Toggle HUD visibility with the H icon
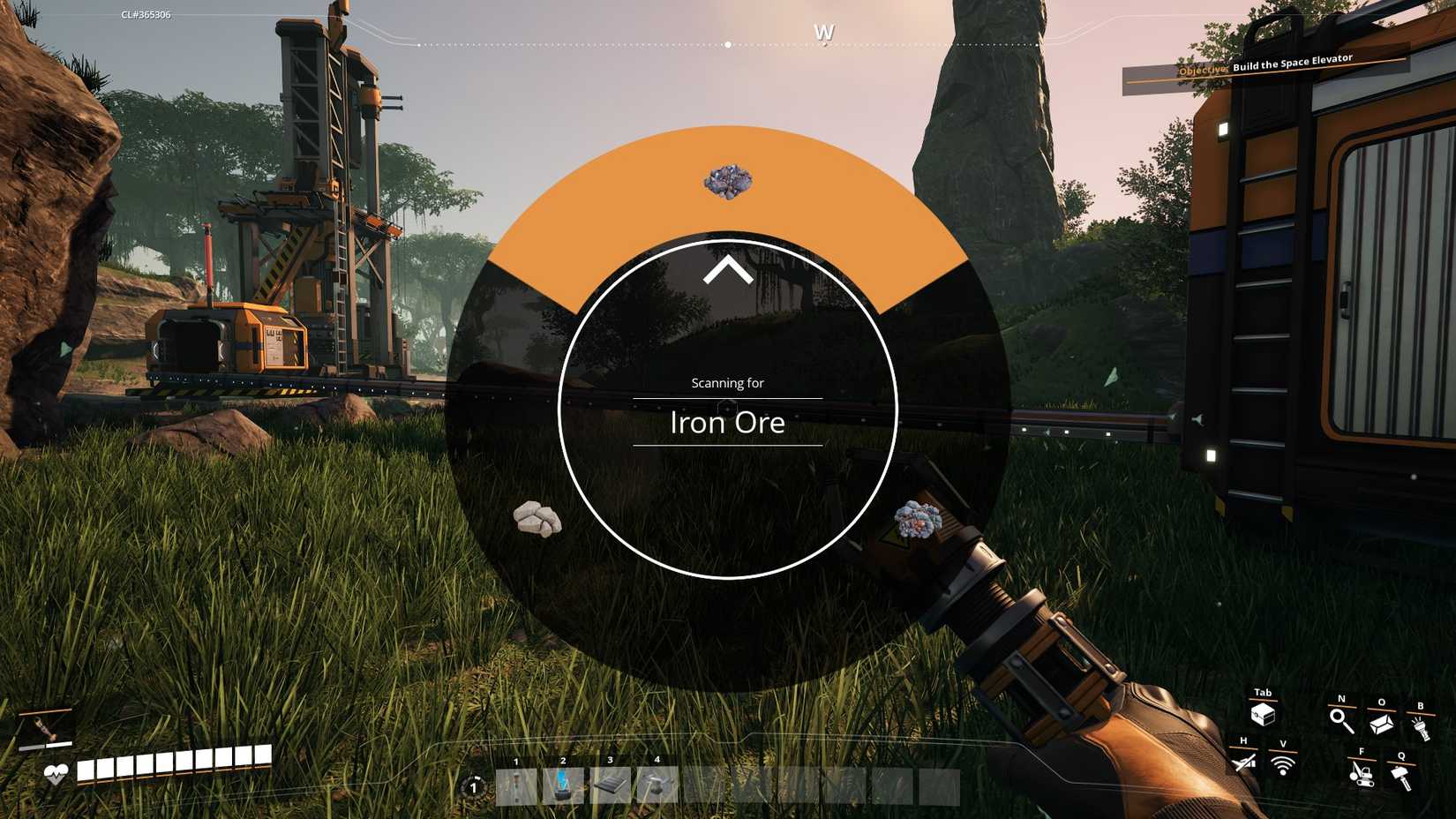Screen dimensions: 1456x819 pyautogui.click(x=1243, y=761)
